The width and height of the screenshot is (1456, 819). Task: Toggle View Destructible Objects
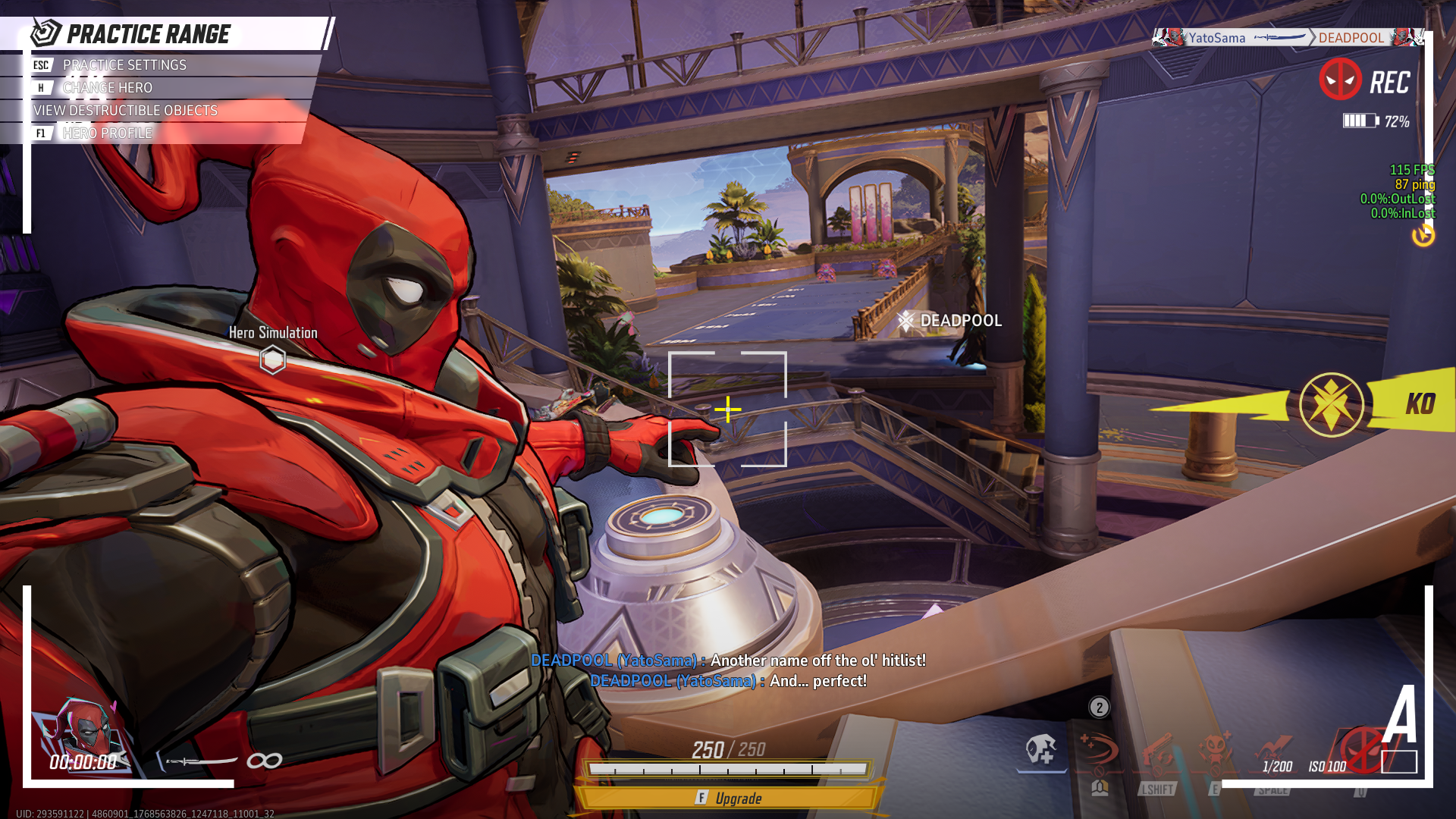(x=124, y=111)
